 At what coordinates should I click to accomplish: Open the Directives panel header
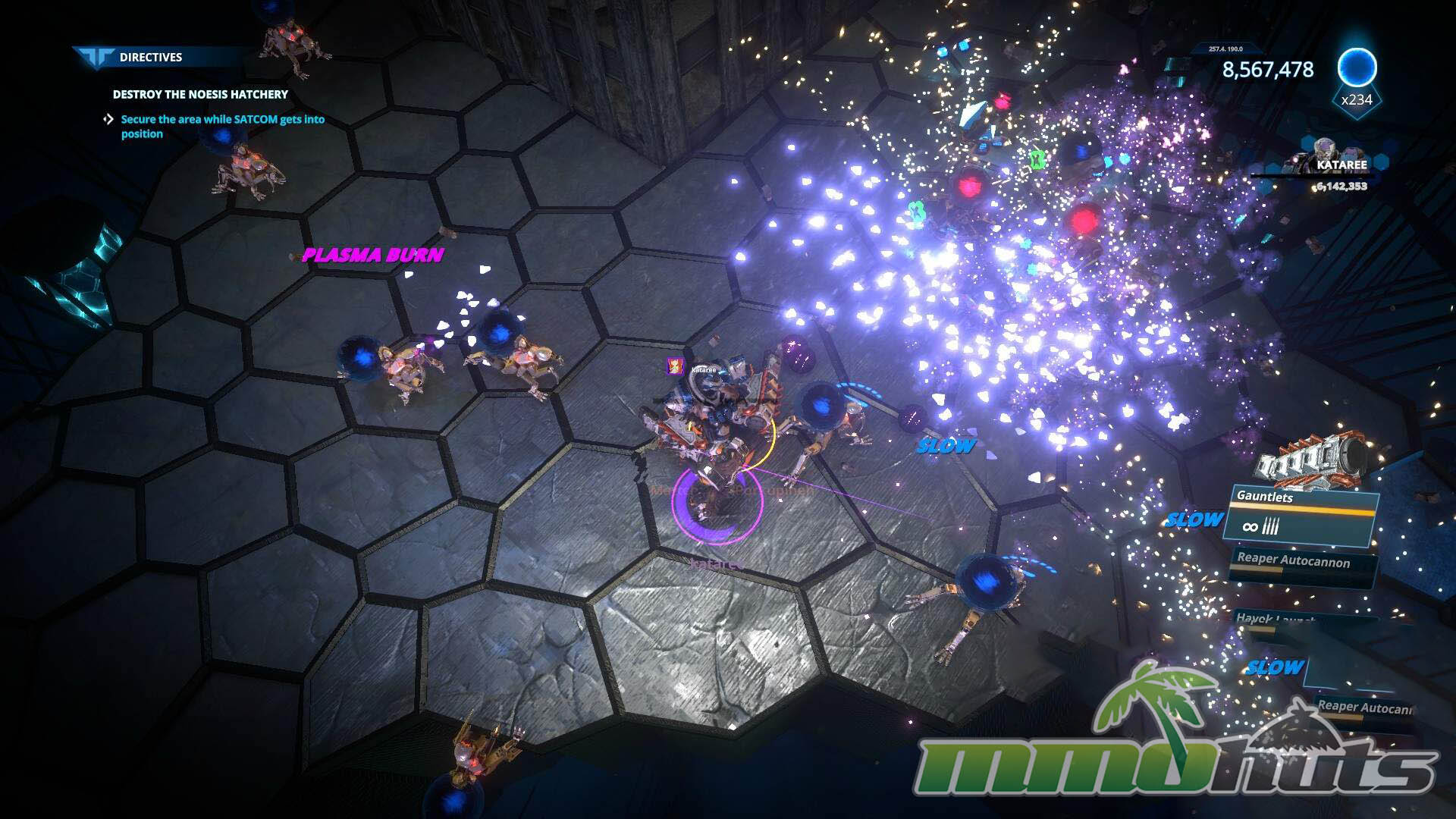coord(150,57)
